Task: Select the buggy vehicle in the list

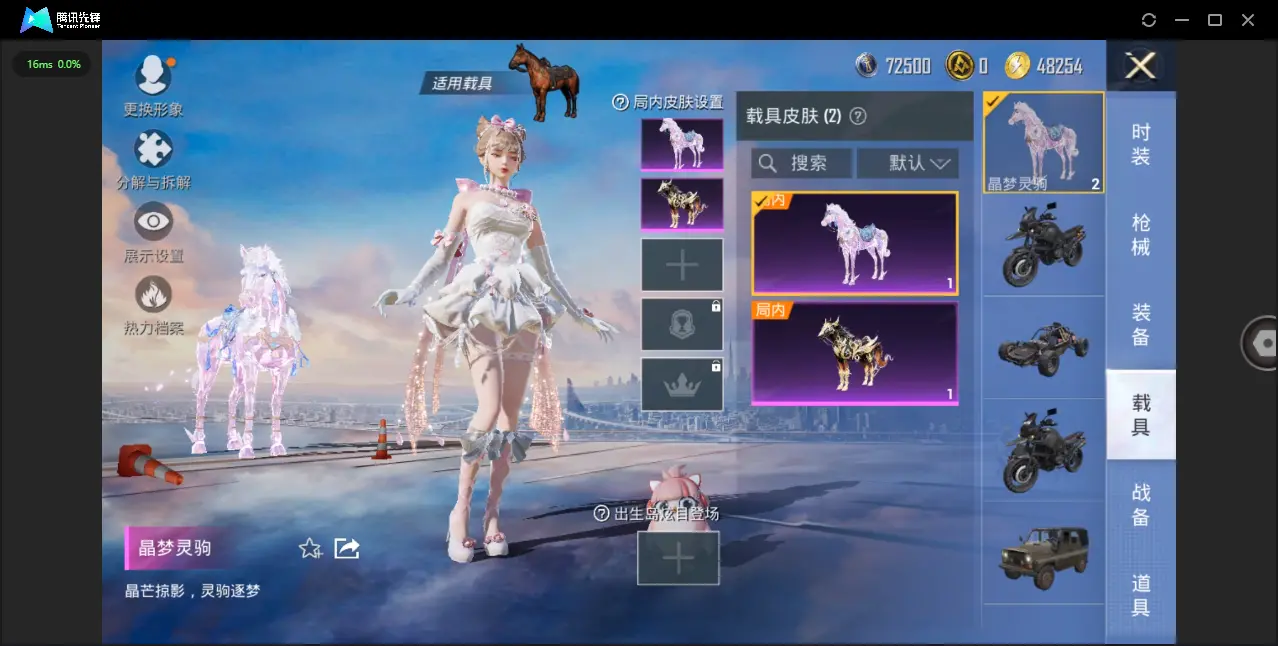Action: [x=1043, y=347]
